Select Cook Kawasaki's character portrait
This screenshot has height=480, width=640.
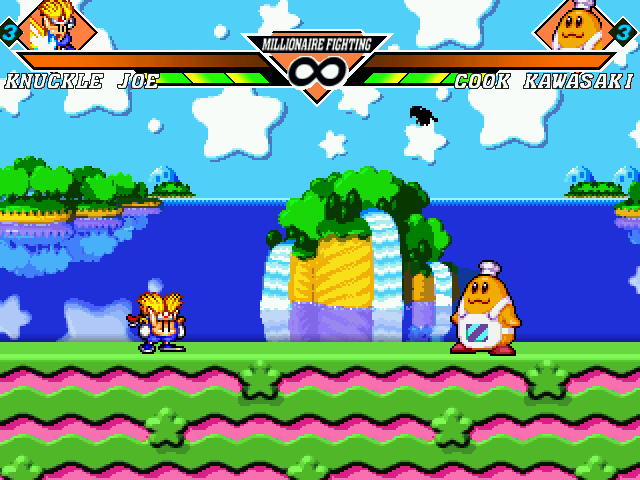[x=573, y=24]
